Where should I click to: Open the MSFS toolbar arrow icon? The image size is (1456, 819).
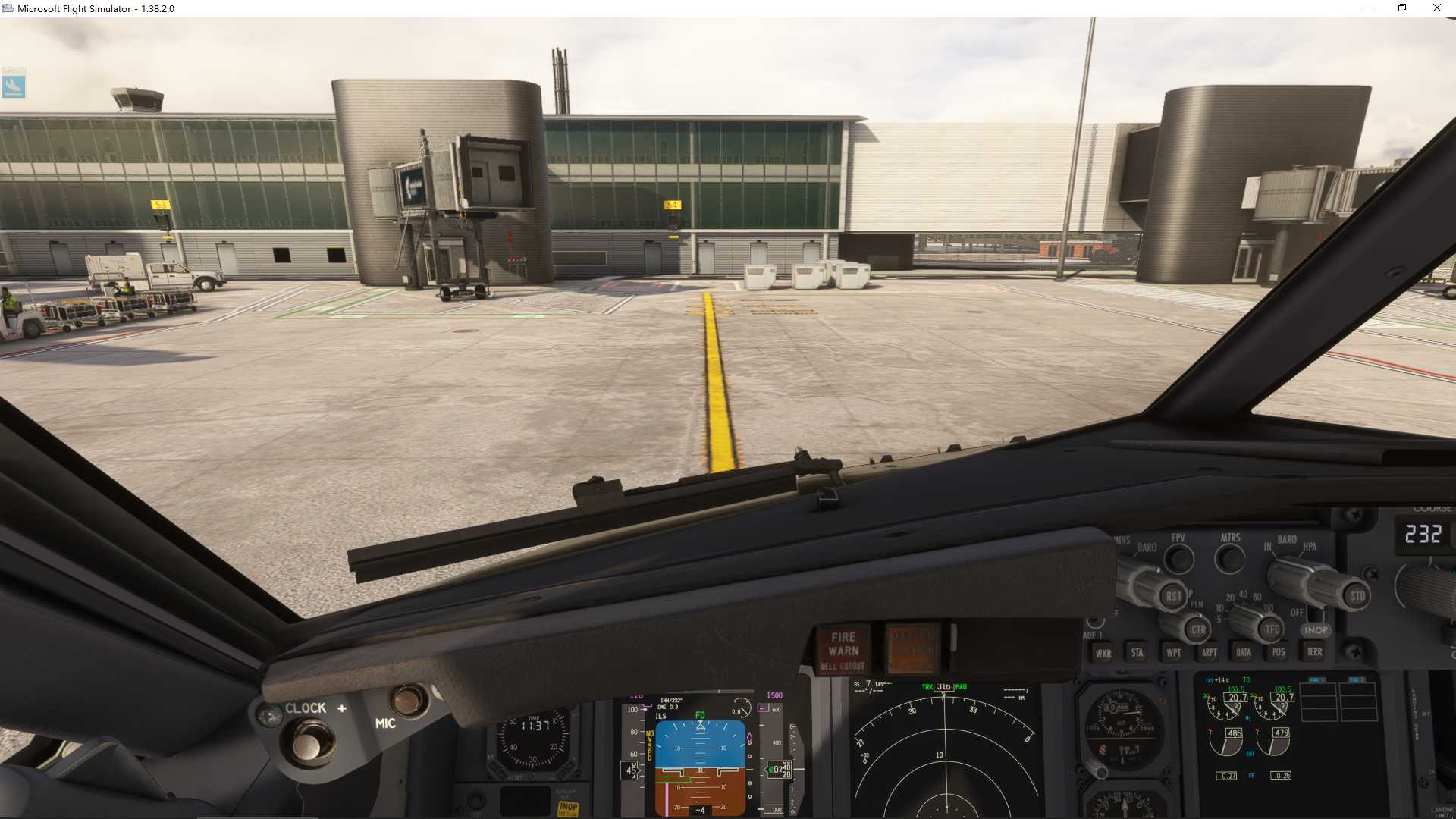[14, 87]
